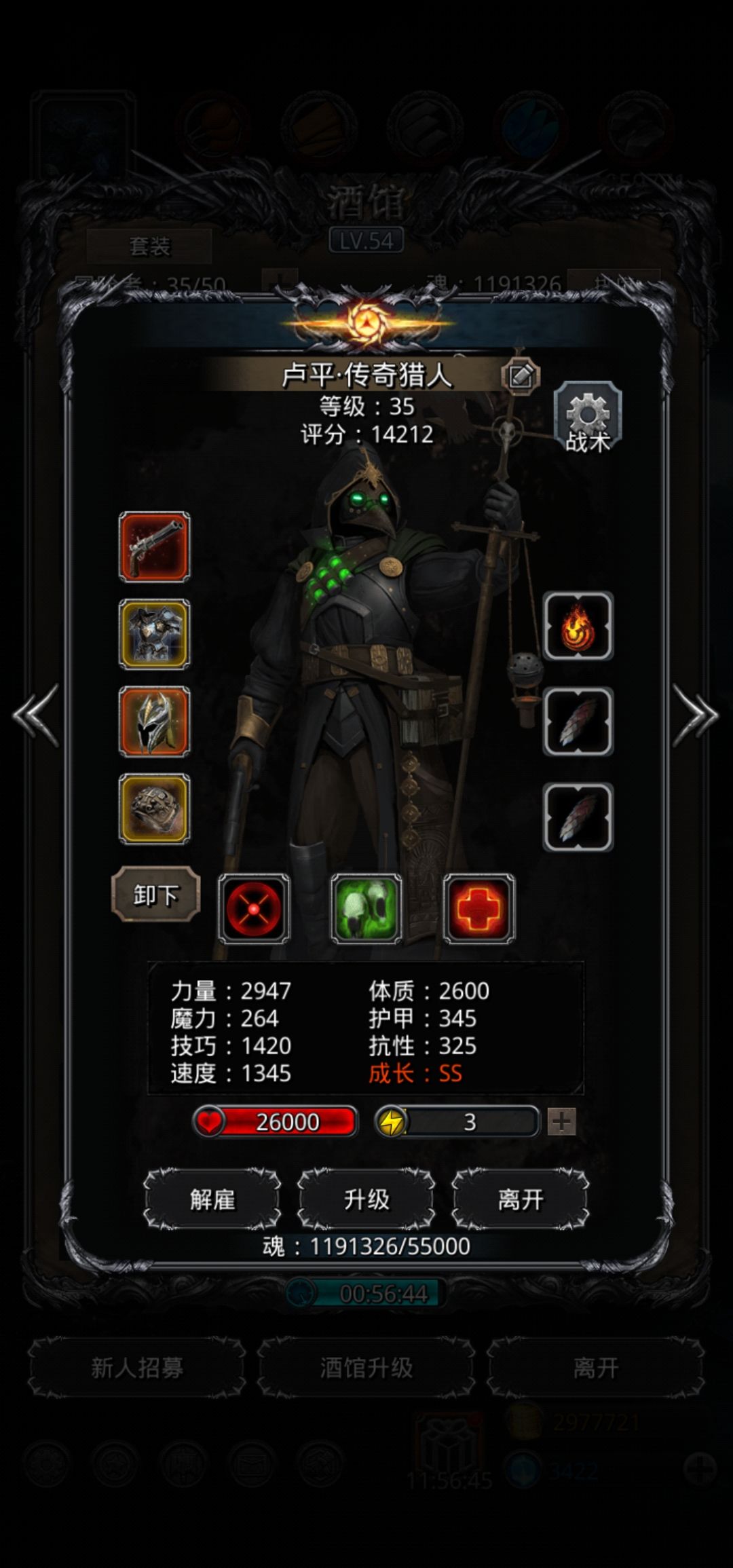Close hero panel with 离开 button

(521, 1199)
